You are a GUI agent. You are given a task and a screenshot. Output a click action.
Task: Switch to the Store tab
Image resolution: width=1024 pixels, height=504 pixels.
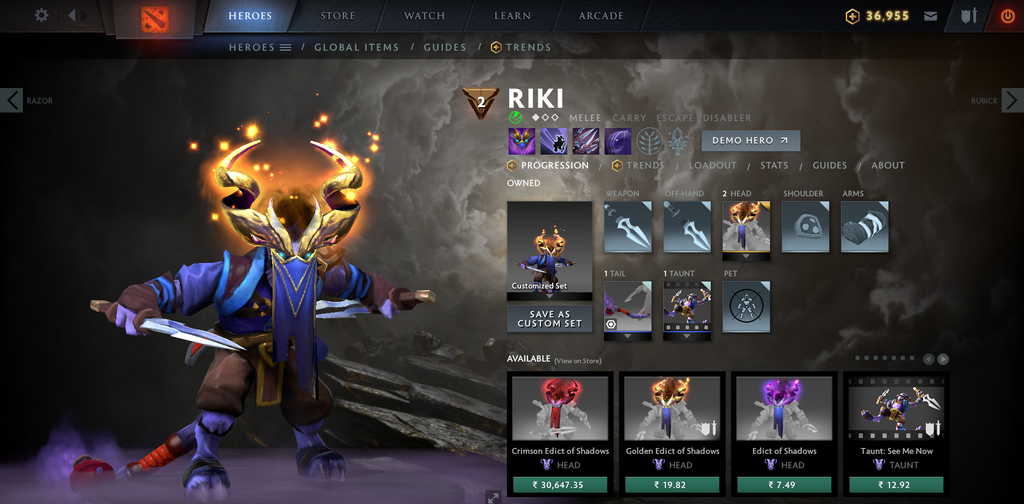(337, 16)
